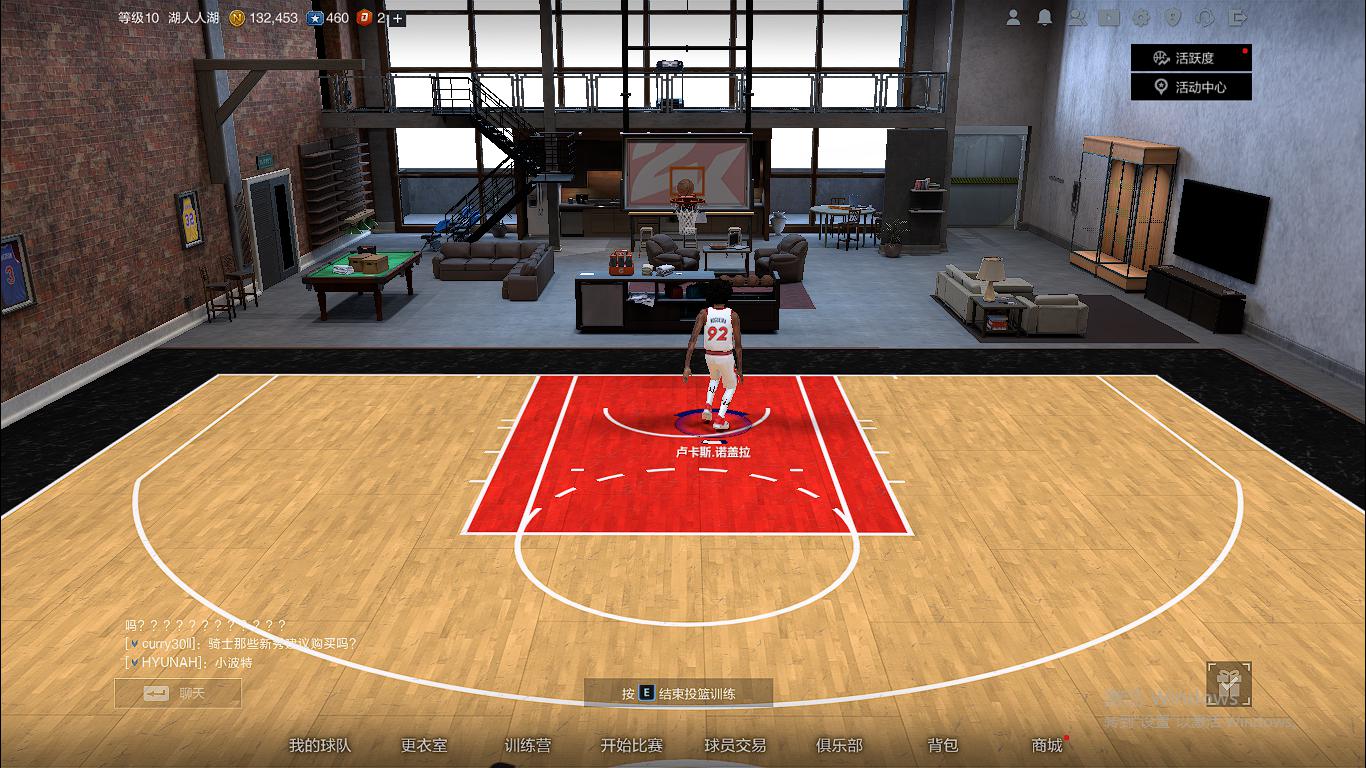Open the 活动中心 (Event Center)
Viewport: 1366px width, 768px height.
coord(1190,86)
